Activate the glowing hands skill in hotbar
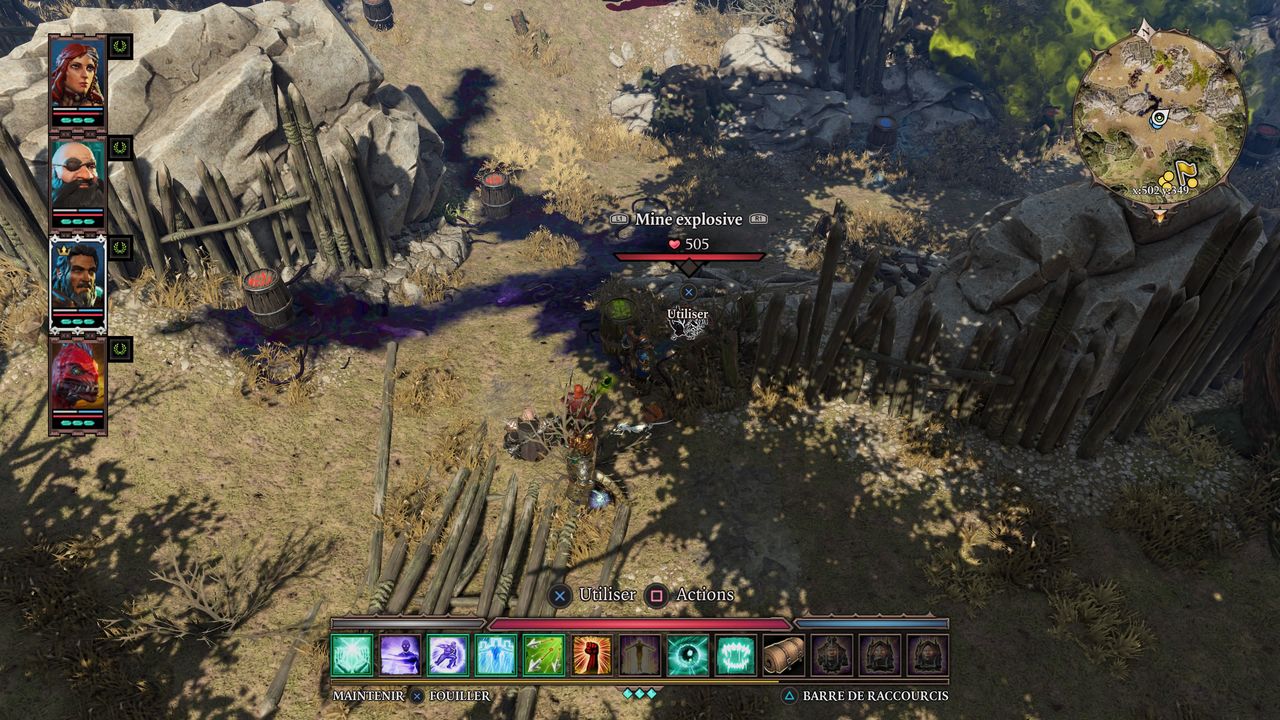This screenshot has width=1280, height=720. pos(352,655)
